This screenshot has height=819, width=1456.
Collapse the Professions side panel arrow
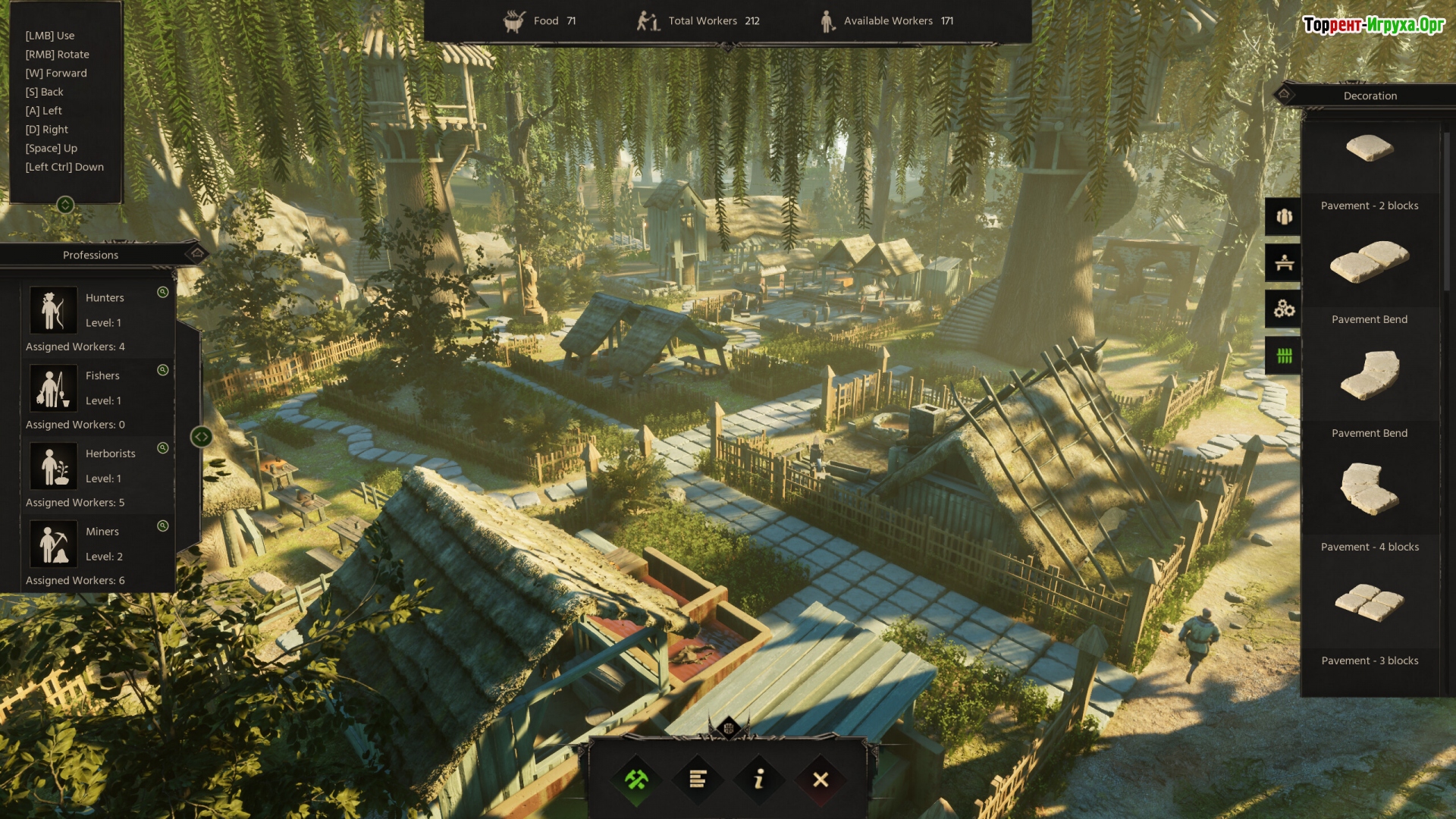tap(201, 437)
